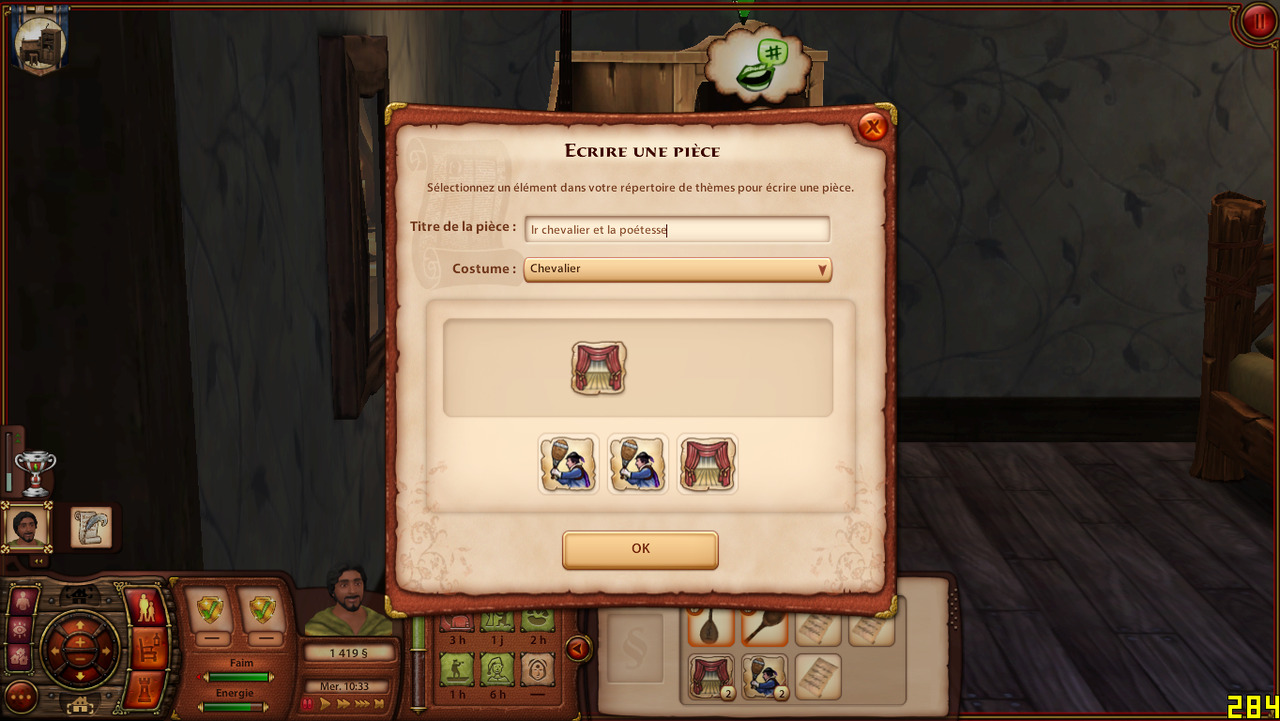
Task: Open the silver trophy achievements icon
Action: [36, 472]
